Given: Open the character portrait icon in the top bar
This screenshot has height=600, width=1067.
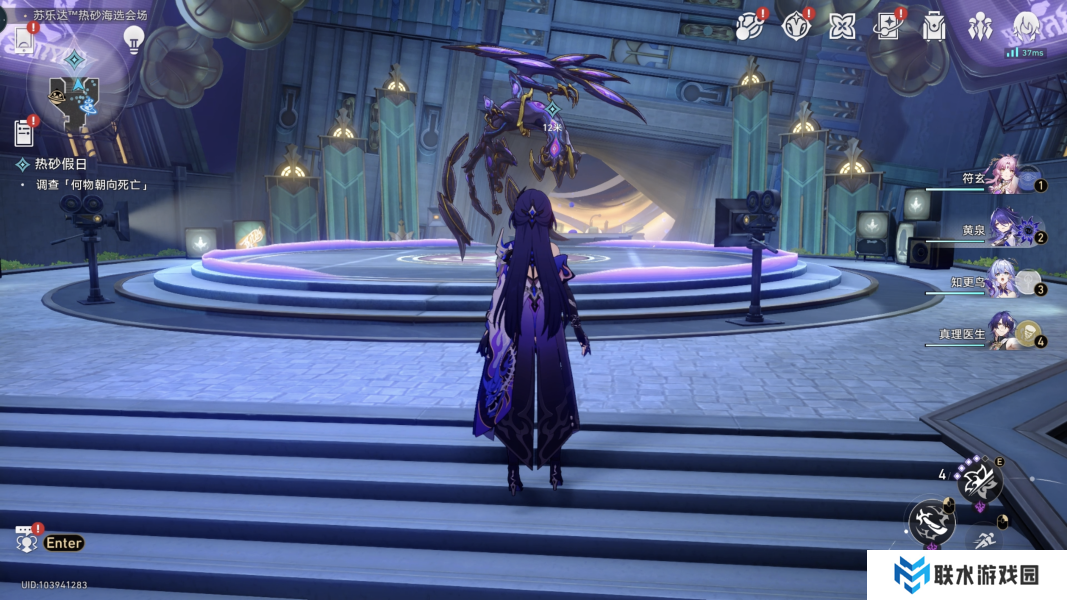Looking at the screenshot, I should tap(1027, 27).
